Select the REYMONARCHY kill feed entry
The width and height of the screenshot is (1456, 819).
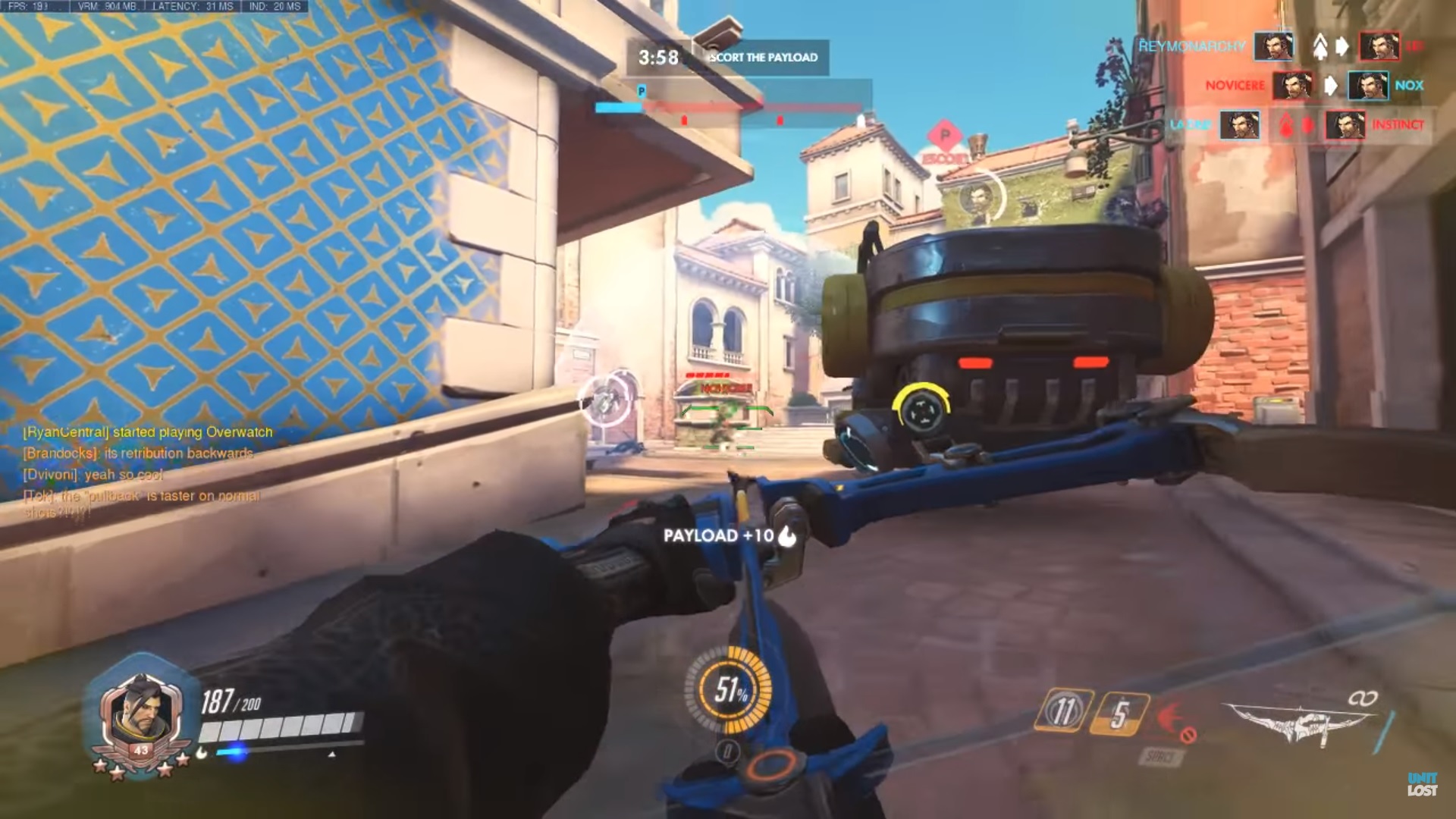[x=1192, y=46]
